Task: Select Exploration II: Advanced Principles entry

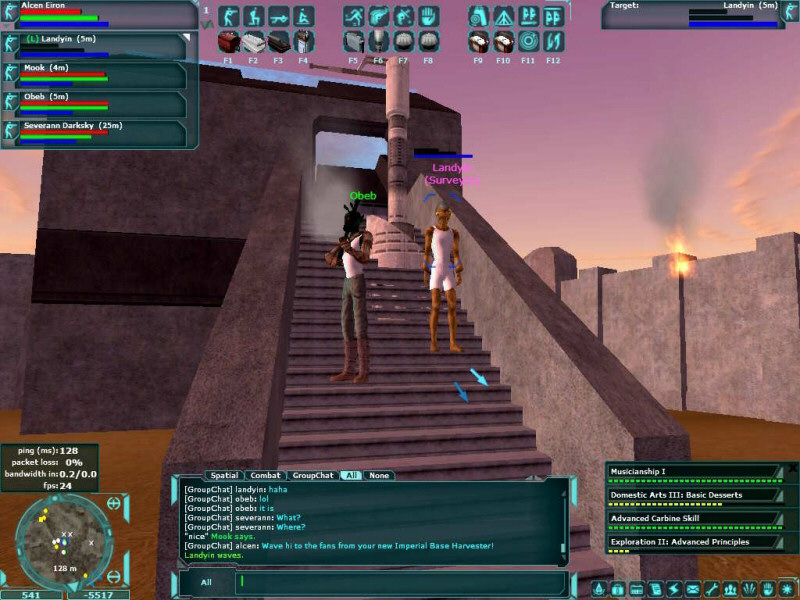Action: (x=692, y=542)
